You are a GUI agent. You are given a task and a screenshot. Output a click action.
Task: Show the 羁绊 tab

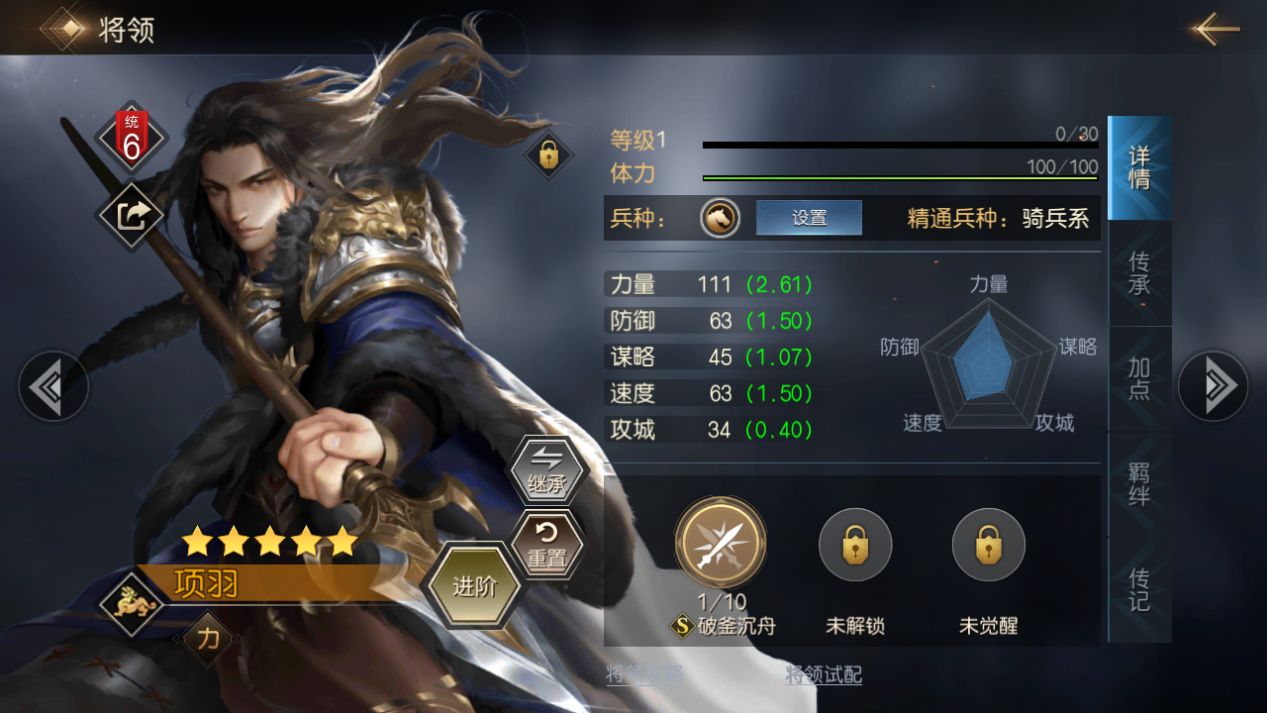point(1139,484)
